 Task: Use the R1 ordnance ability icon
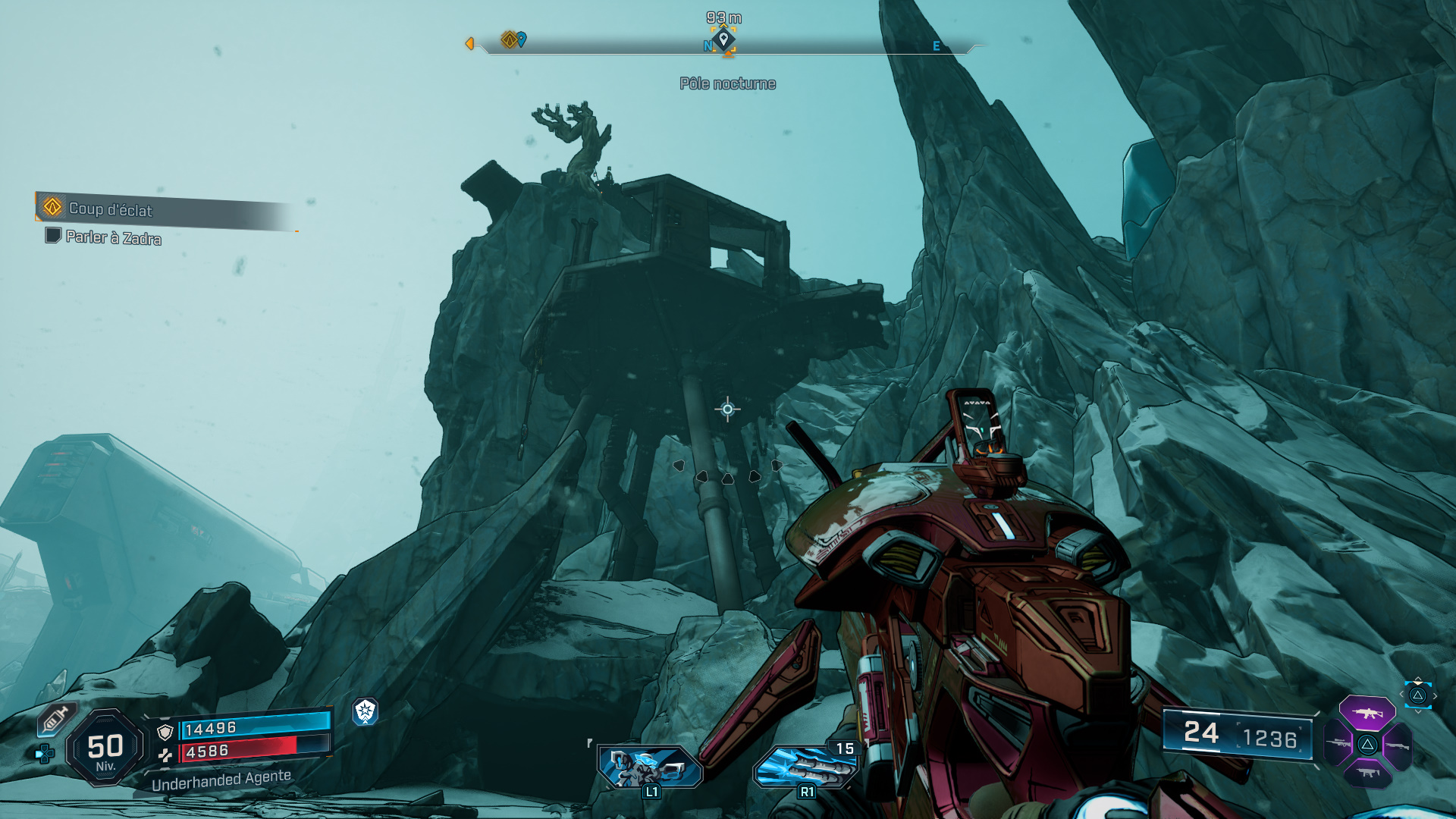(x=805, y=767)
